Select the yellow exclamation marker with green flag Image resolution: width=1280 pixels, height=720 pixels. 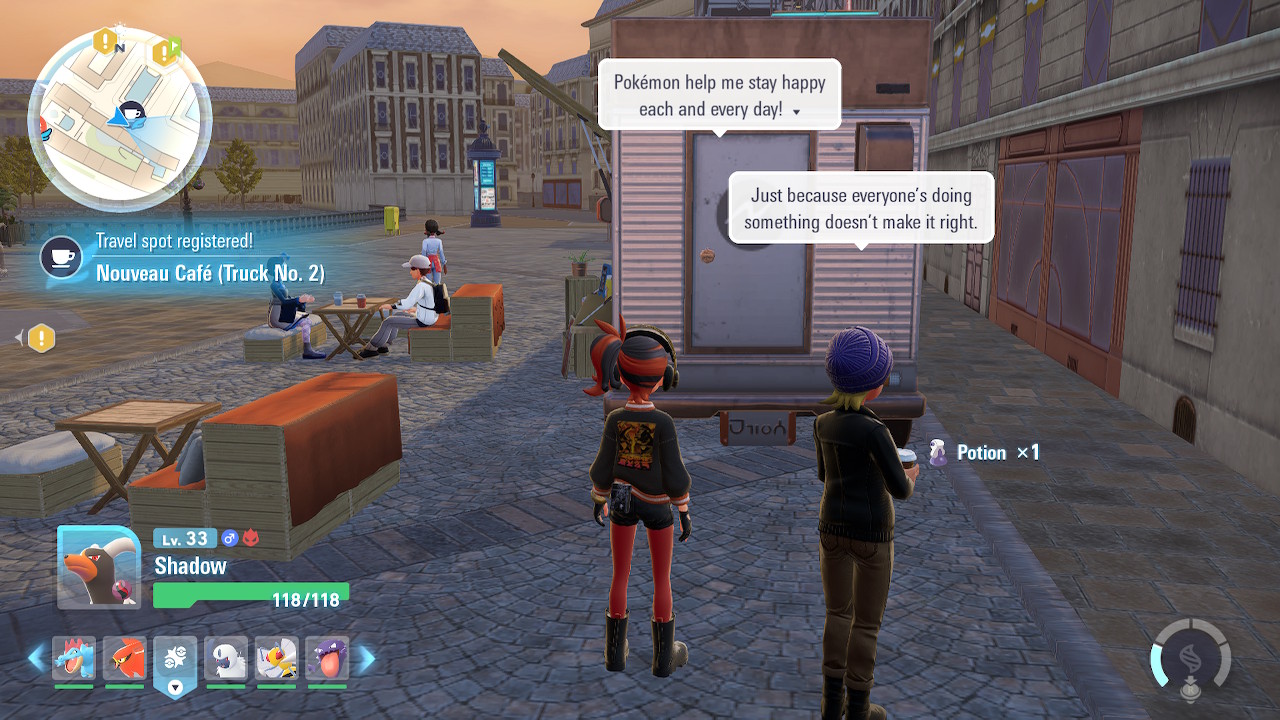pos(164,51)
